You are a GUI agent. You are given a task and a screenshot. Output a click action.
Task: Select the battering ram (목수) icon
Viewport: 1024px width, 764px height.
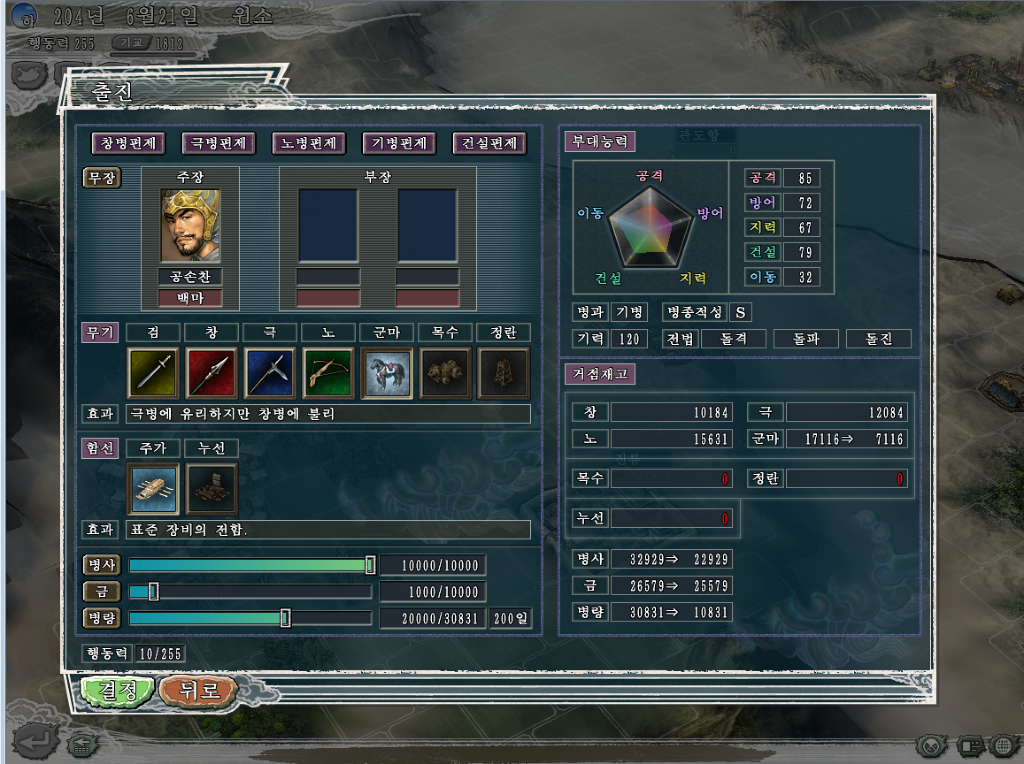coord(445,373)
